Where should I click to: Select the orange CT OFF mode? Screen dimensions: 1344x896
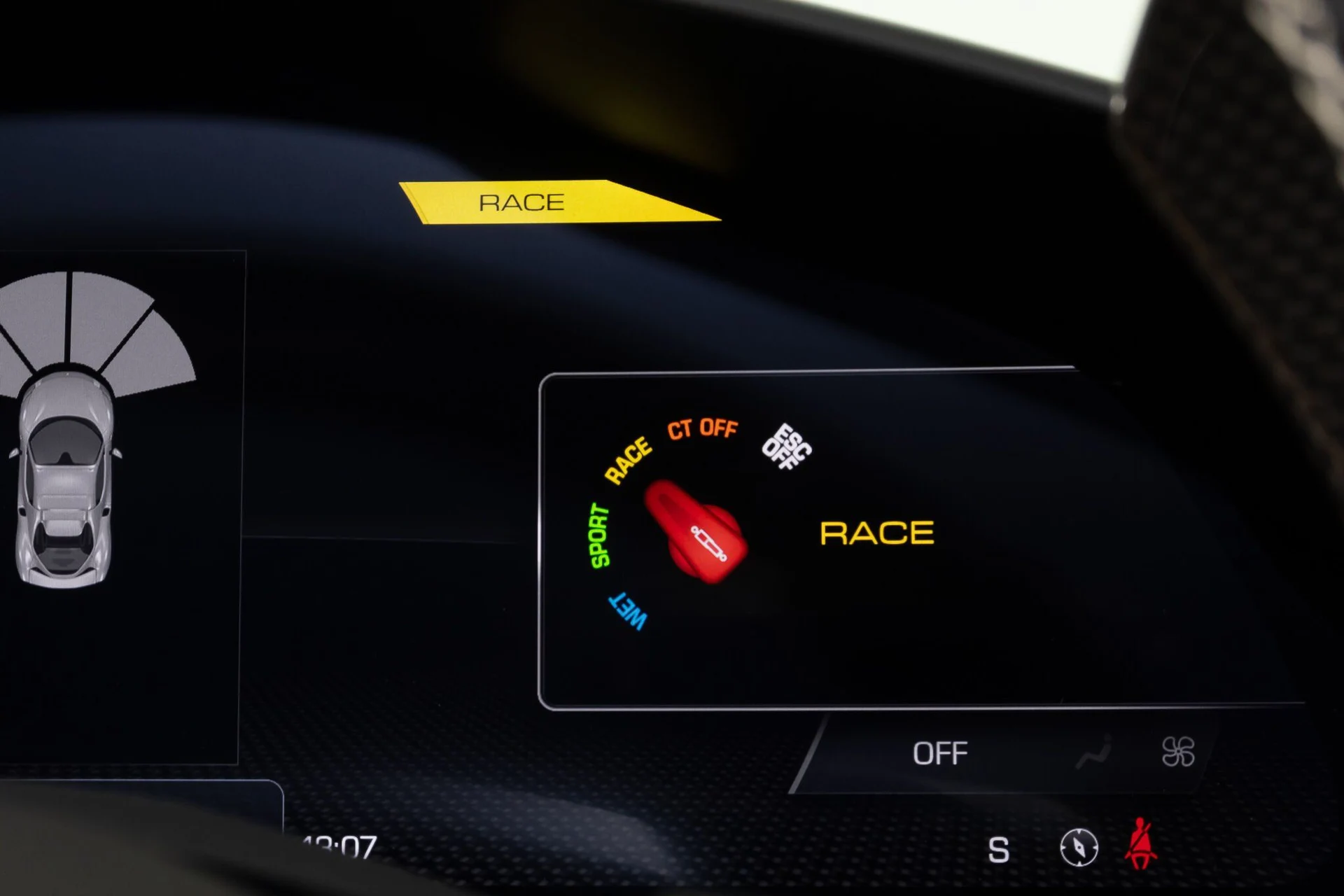click(702, 428)
